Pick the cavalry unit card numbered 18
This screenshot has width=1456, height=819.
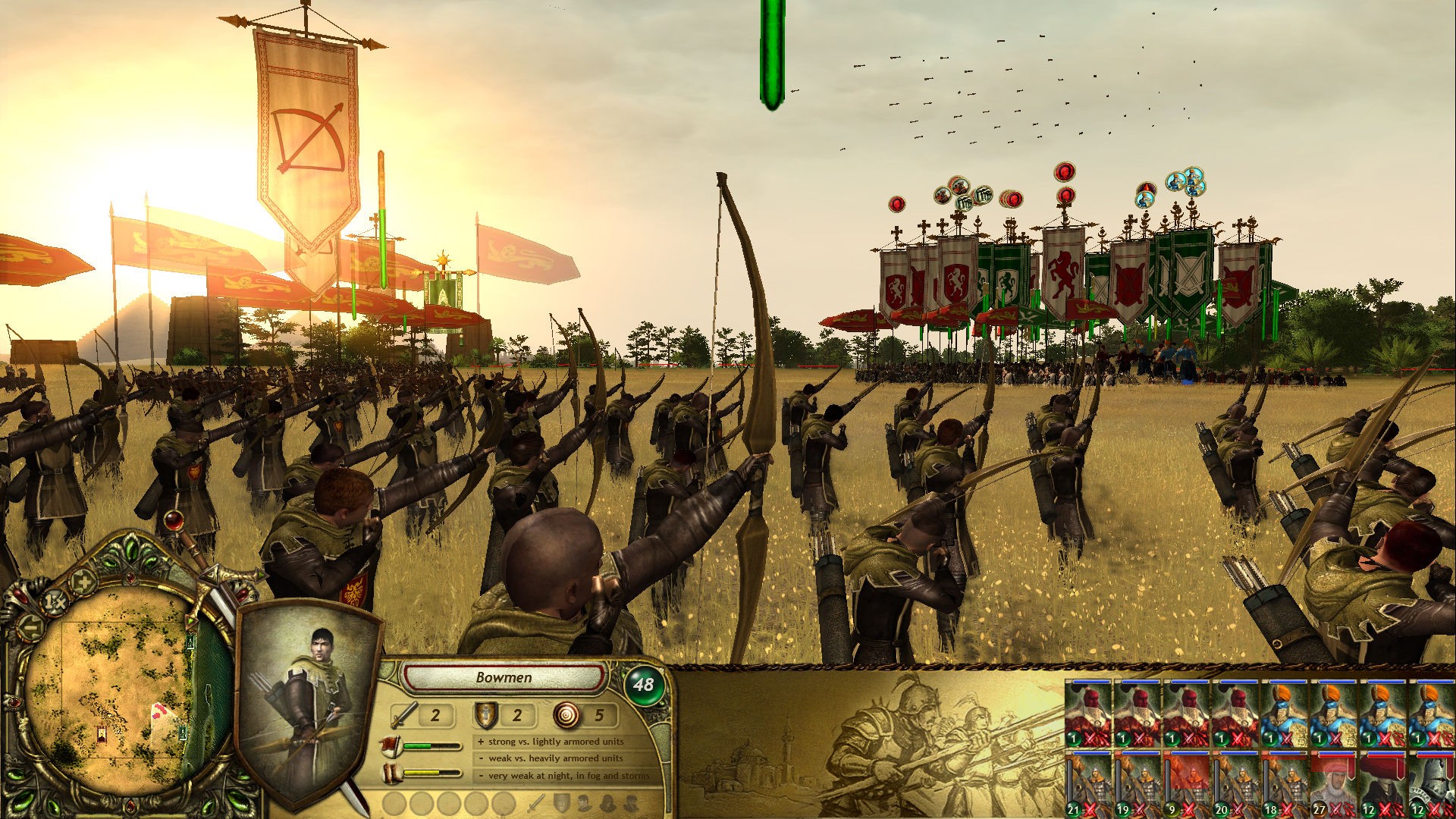1285,785
